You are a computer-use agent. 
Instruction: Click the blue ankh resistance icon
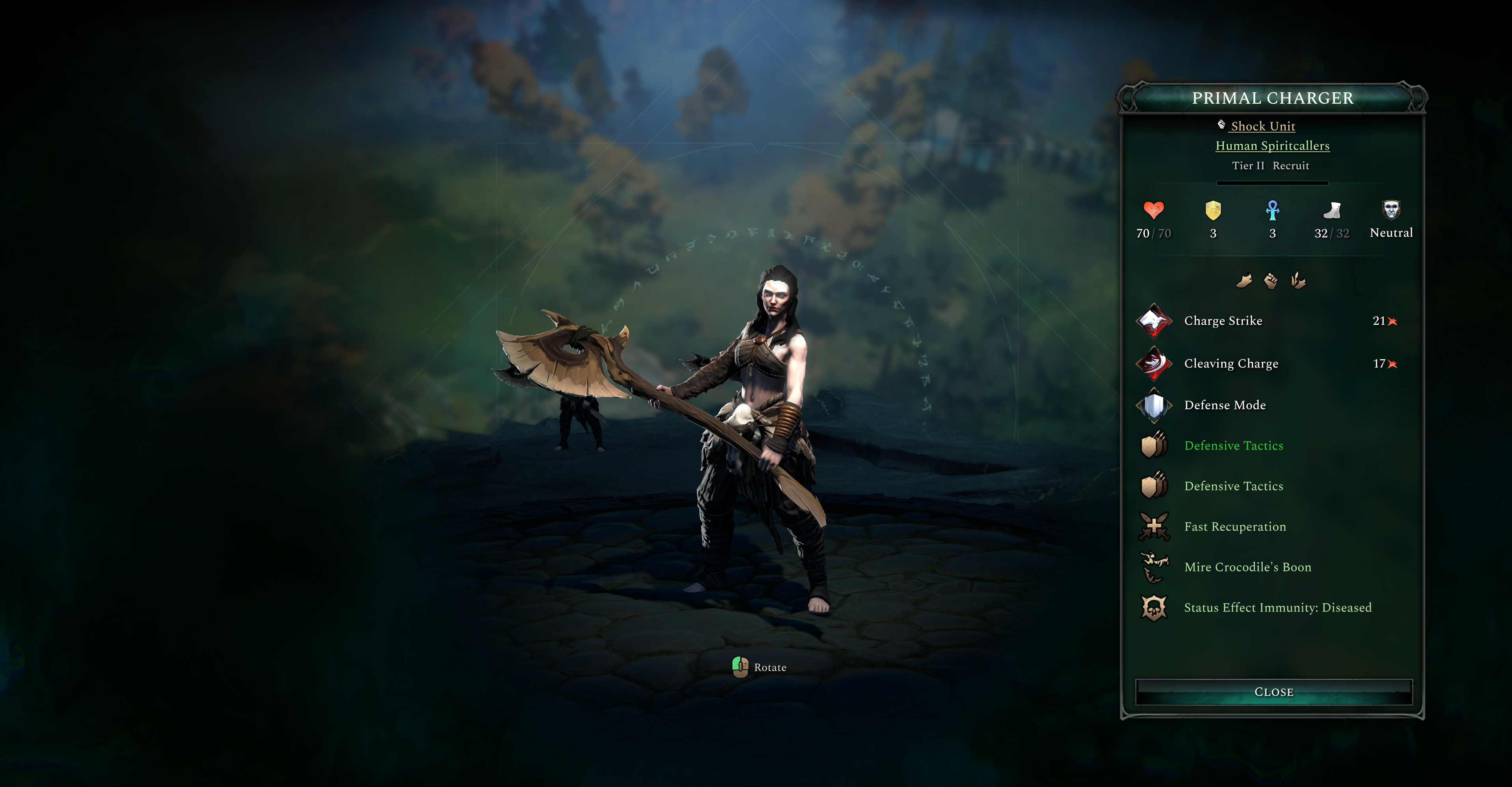(1273, 210)
